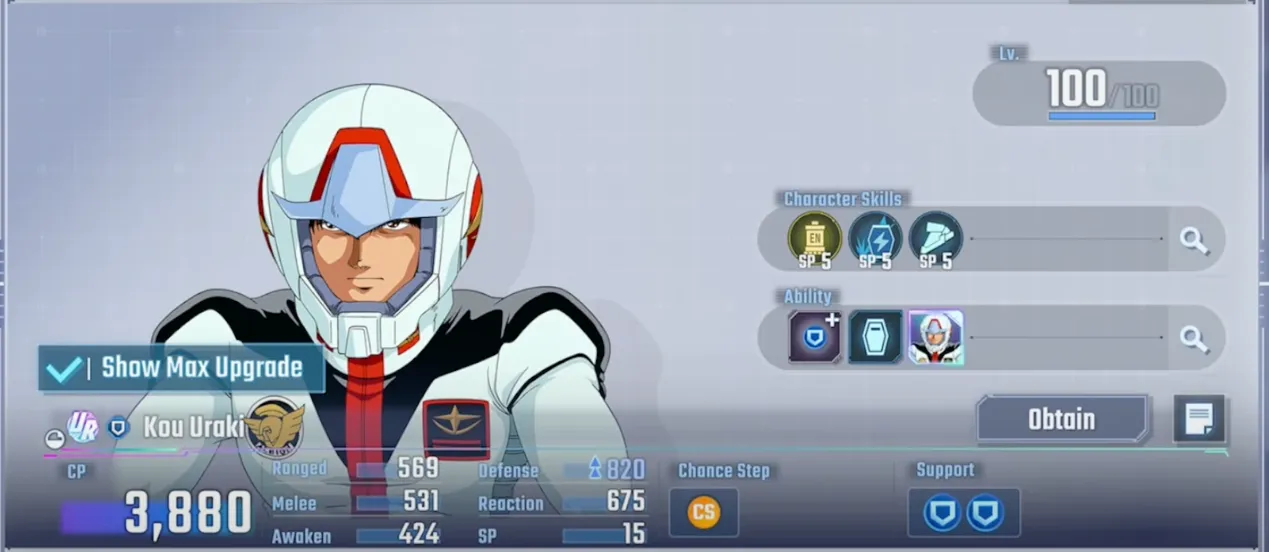Viewport: 1269px width, 552px height.
Task: Tap the UR rarity badge
Action: (82, 427)
